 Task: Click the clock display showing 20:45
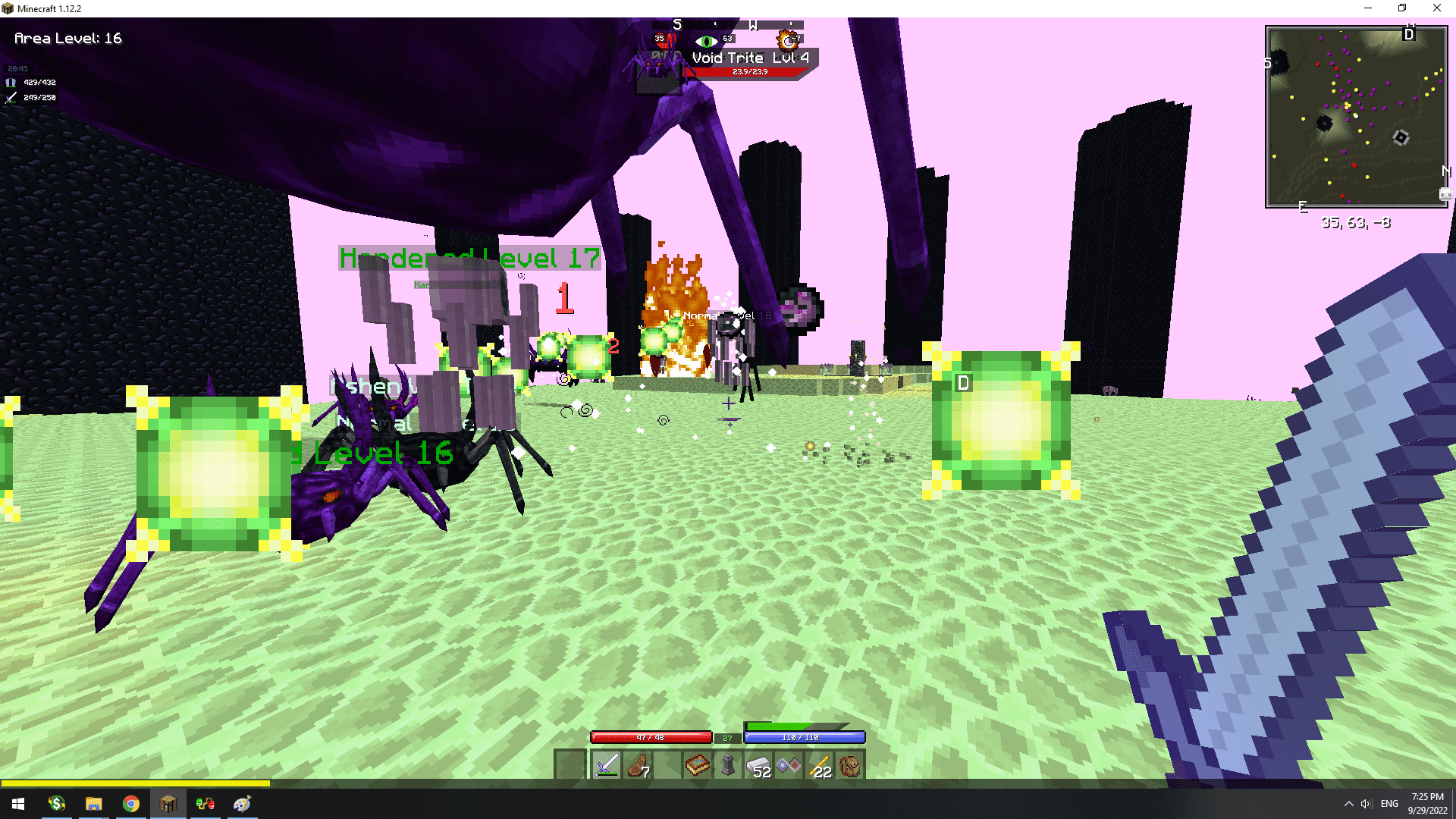point(17,67)
